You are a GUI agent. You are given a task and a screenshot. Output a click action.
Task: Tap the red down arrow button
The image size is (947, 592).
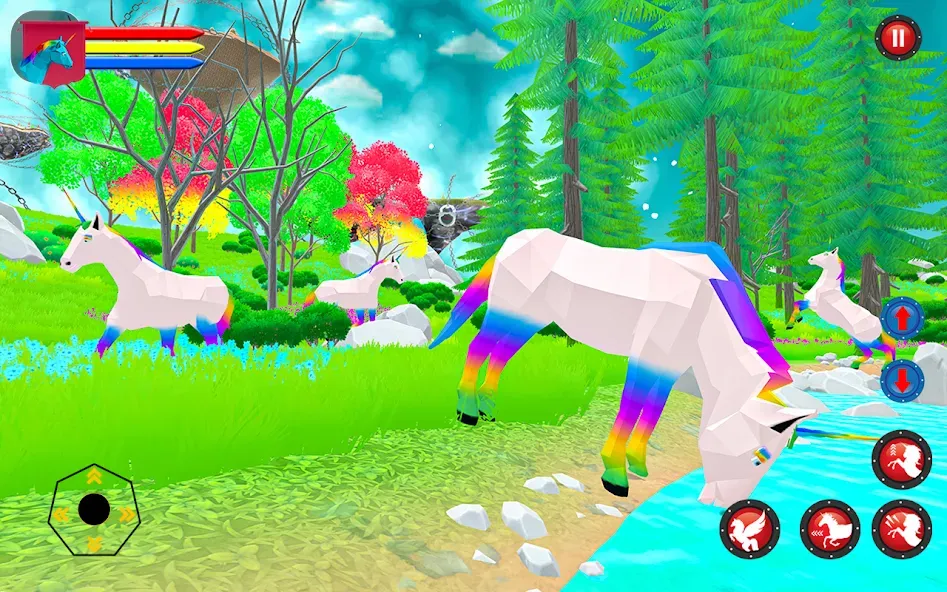[x=901, y=381]
